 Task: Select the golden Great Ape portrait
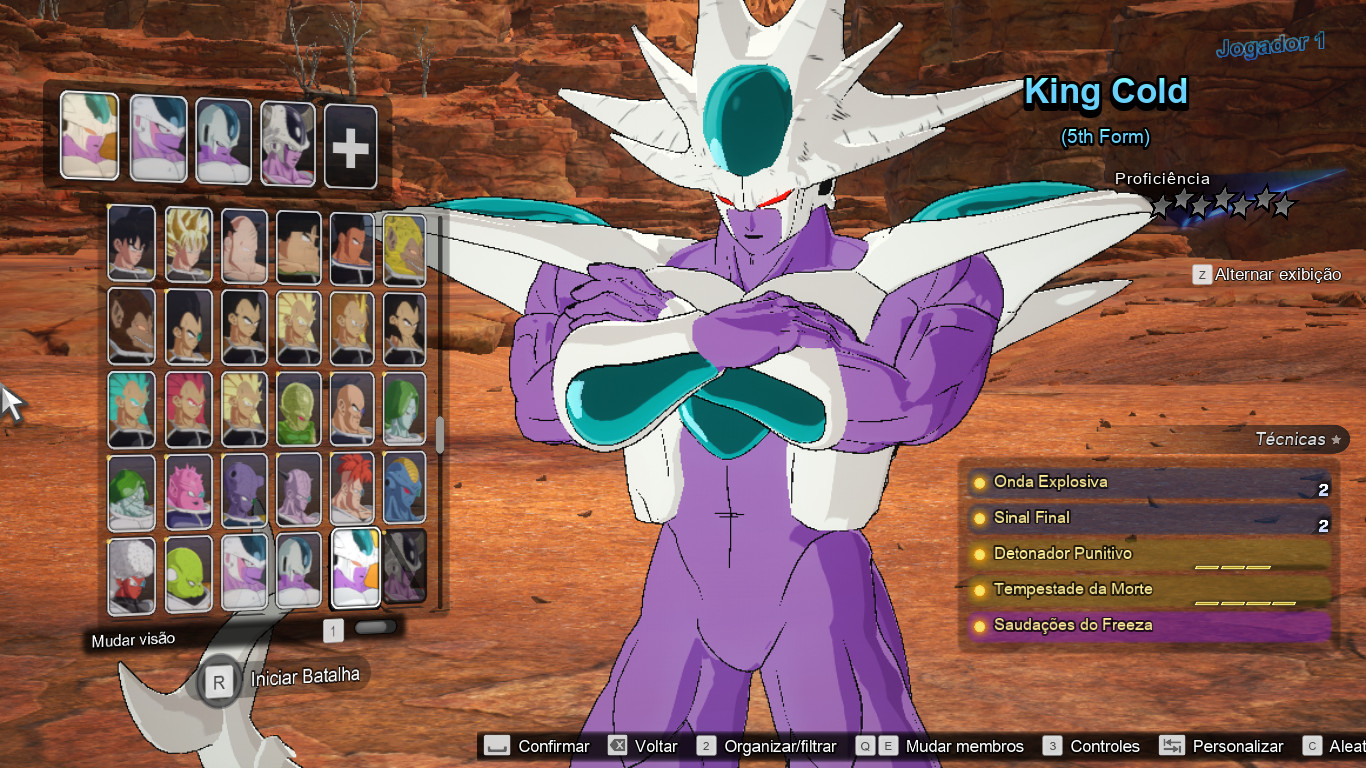(404, 248)
